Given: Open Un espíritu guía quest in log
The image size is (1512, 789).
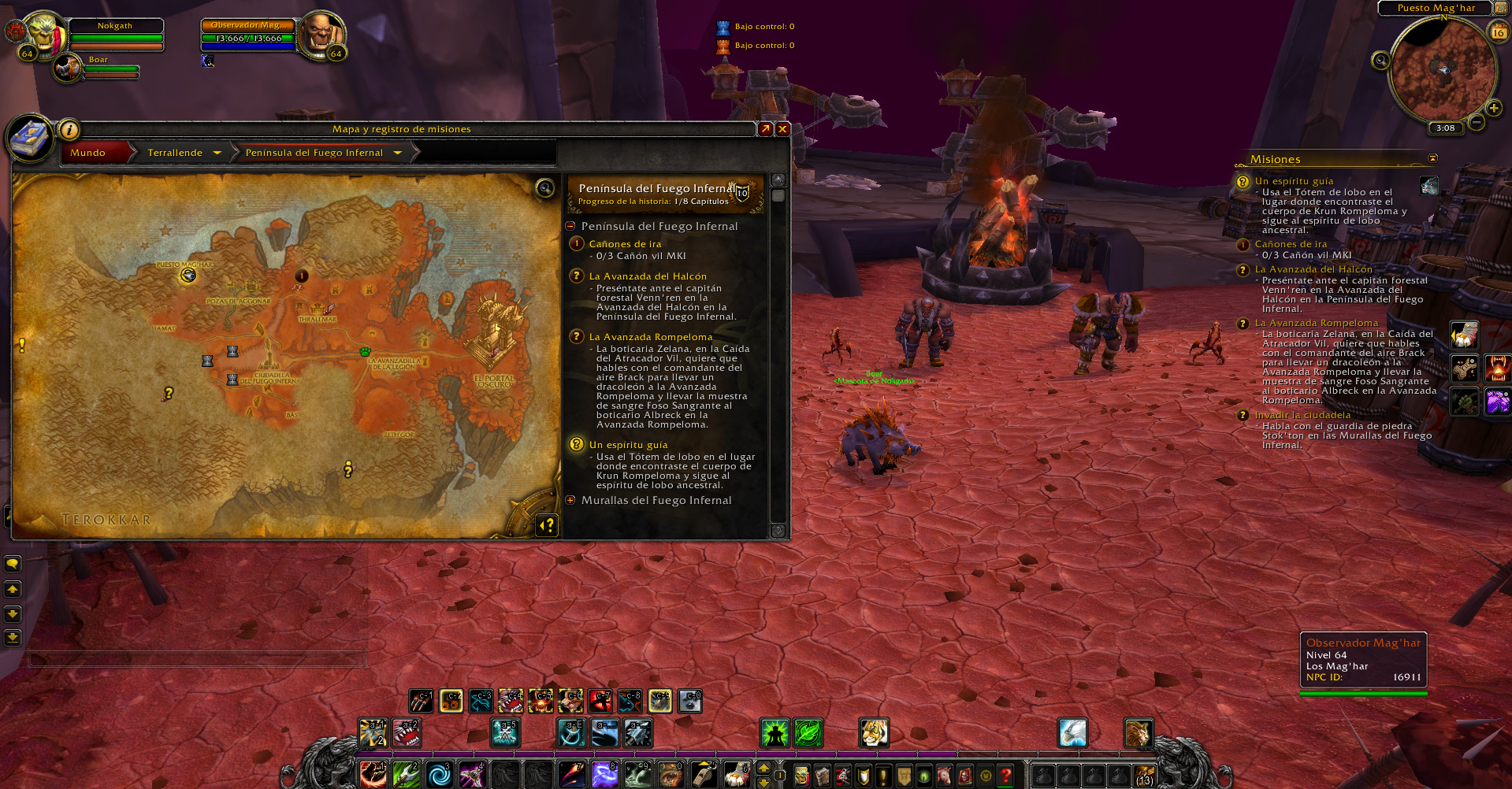Looking at the screenshot, I should pyautogui.click(x=628, y=445).
